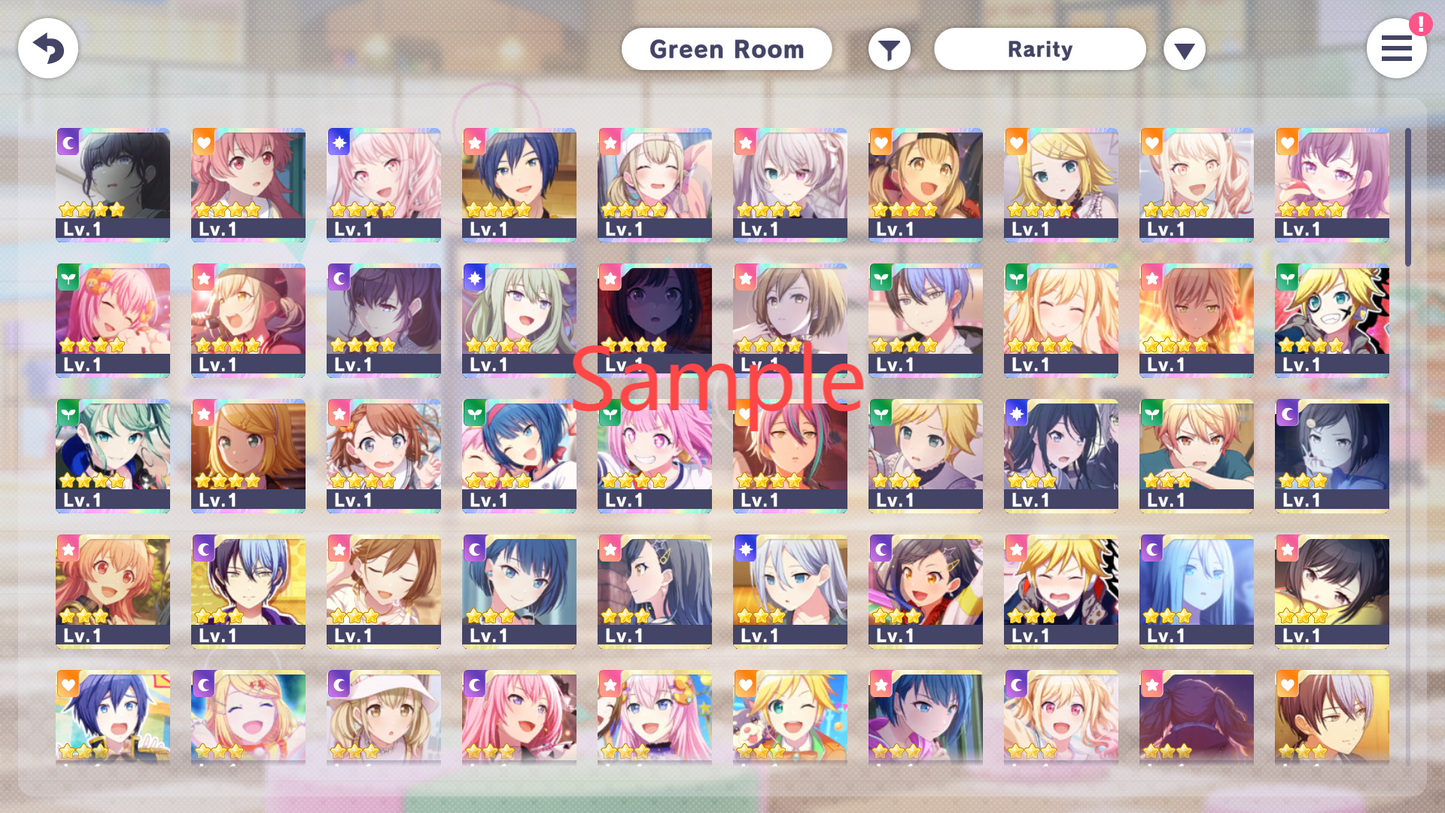Click the purple moon attribute badge on the top-left card
The image size is (1445, 813).
66,142
